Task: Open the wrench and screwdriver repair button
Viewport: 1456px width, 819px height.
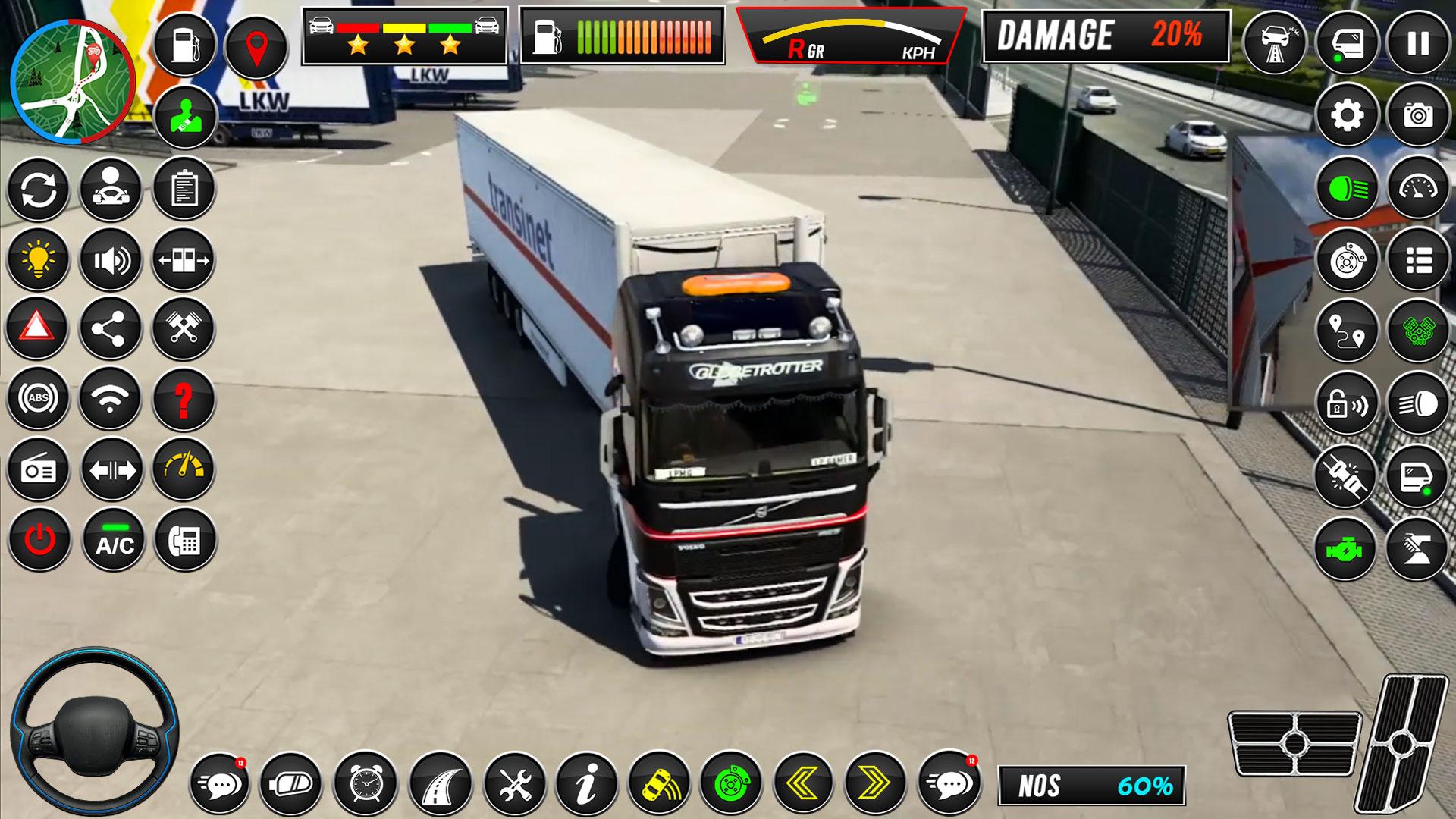Action: (x=514, y=783)
